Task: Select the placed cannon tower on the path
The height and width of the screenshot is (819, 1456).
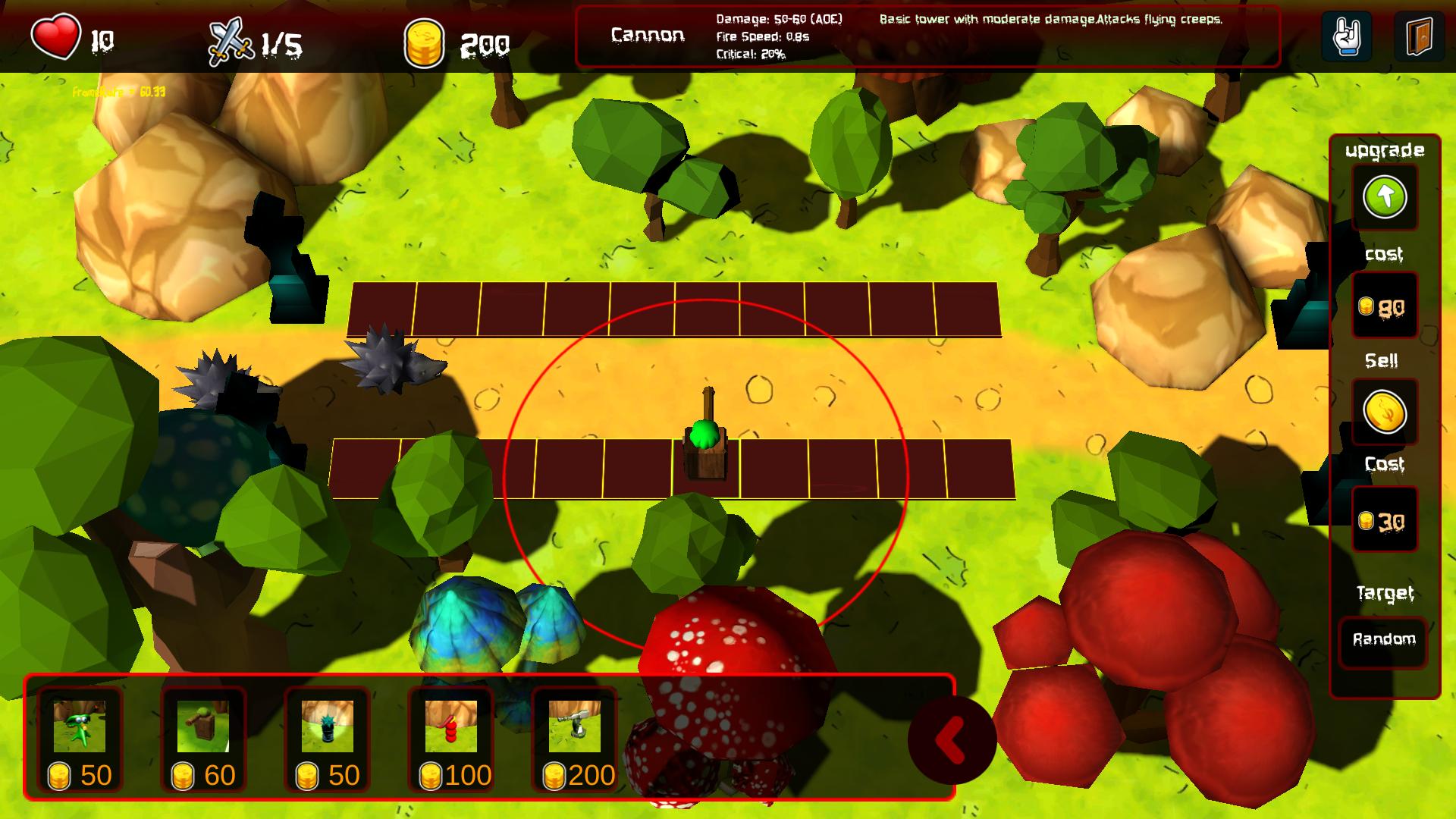Action: pyautogui.click(x=707, y=440)
